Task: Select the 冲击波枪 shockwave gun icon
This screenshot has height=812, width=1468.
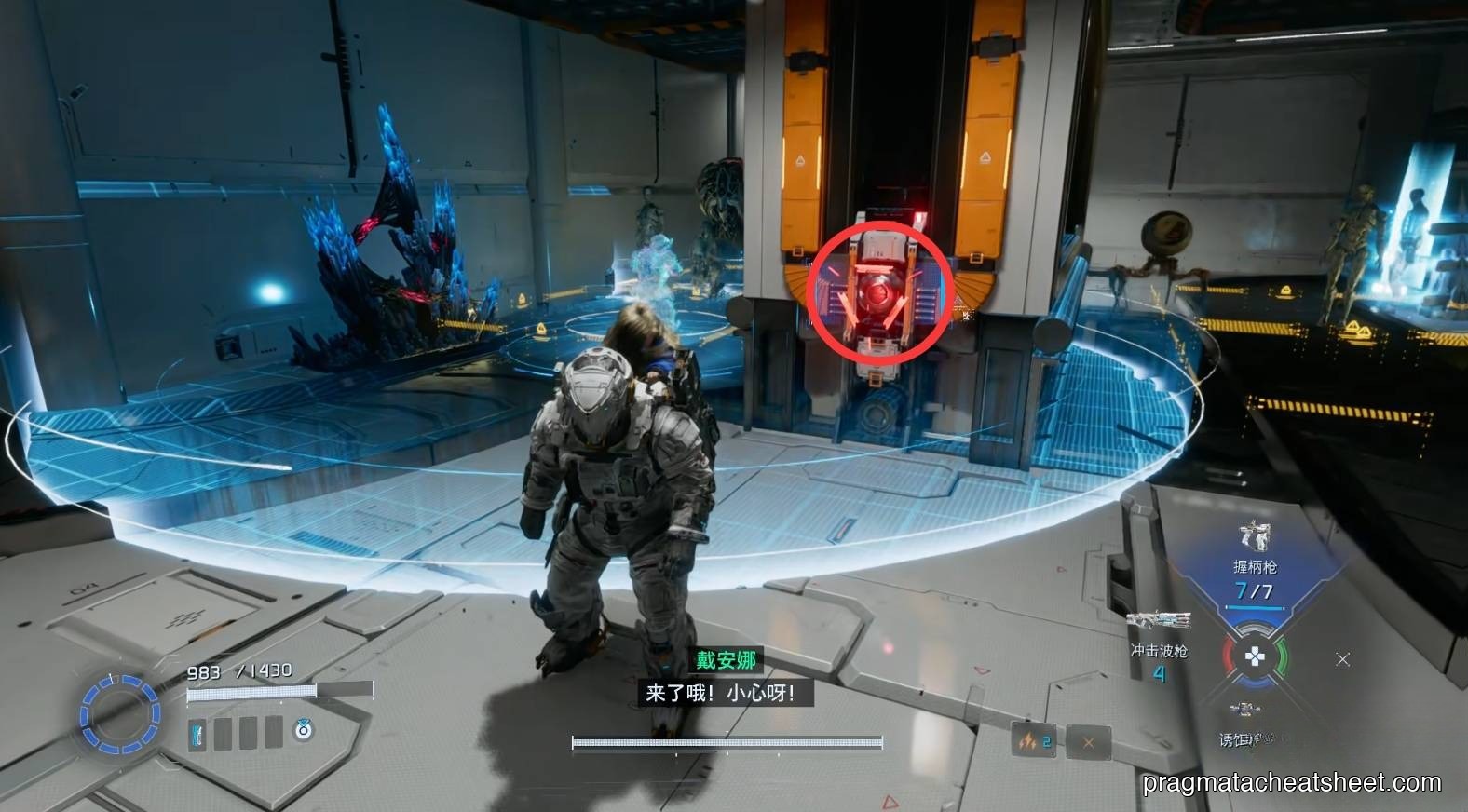Action: pos(1159,619)
